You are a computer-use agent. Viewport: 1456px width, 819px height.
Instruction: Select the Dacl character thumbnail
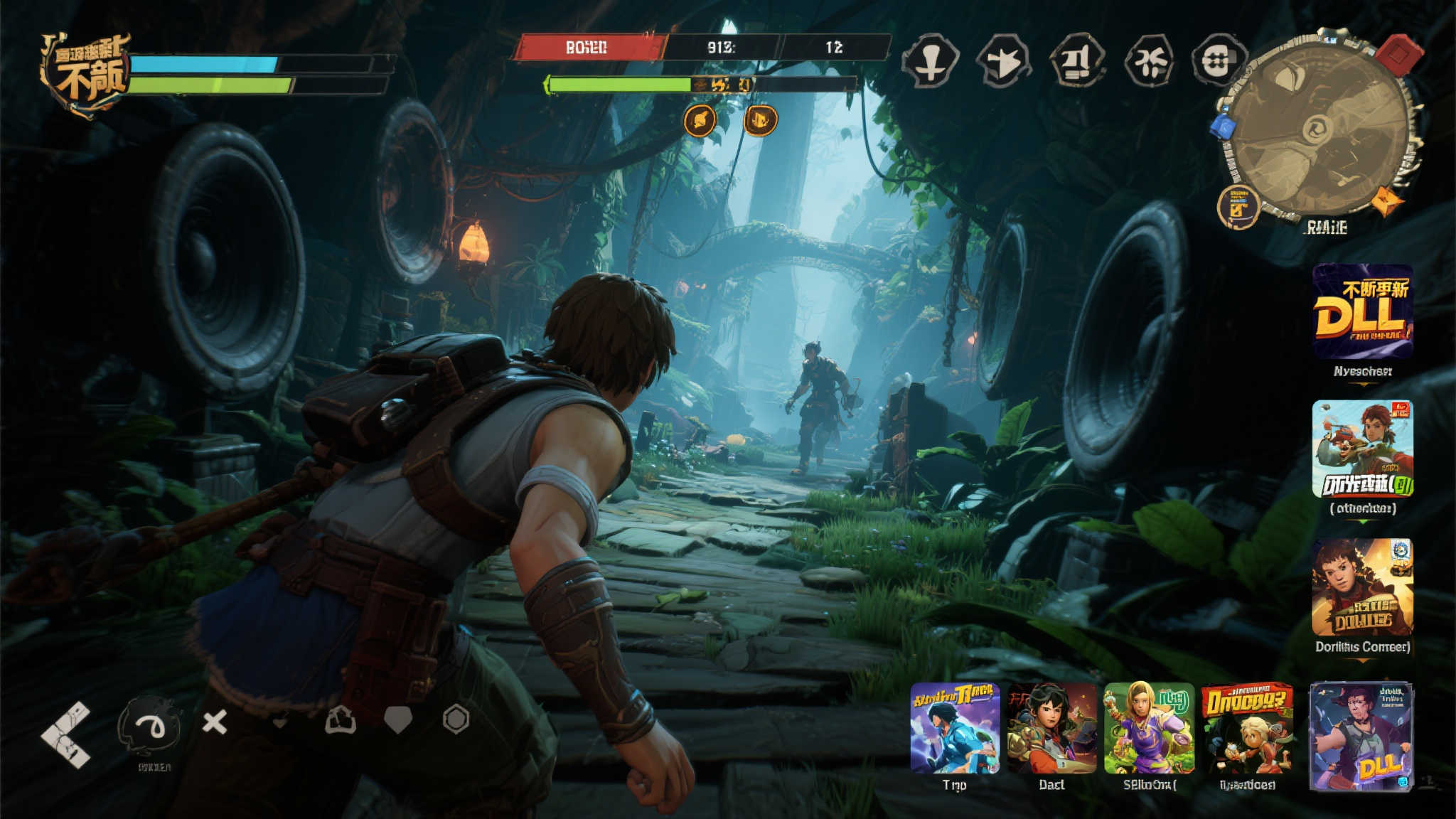pyautogui.click(x=1051, y=728)
